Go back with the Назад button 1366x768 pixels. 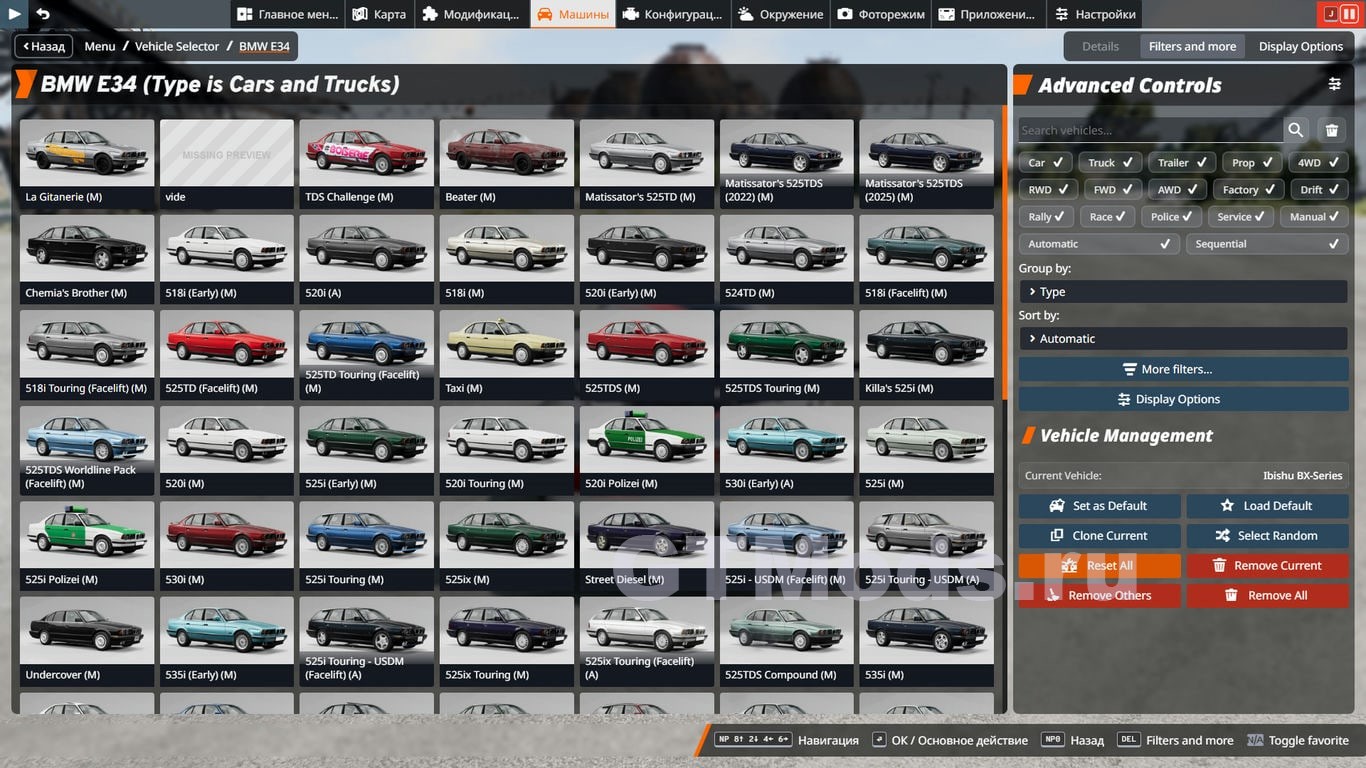(43, 46)
